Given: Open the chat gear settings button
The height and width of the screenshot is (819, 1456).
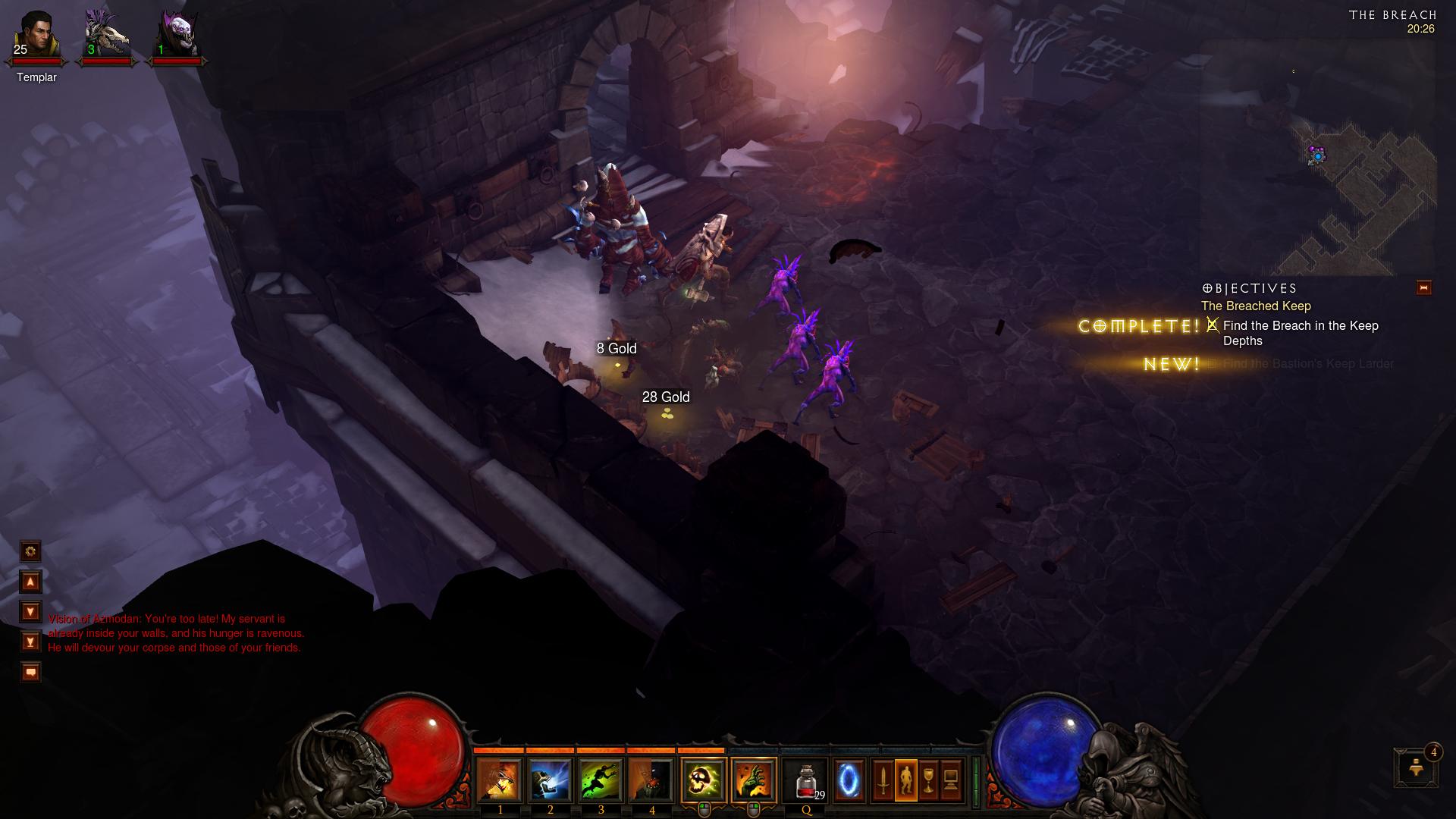Looking at the screenshot, I should pyautogui.click(x=30, y=551).
